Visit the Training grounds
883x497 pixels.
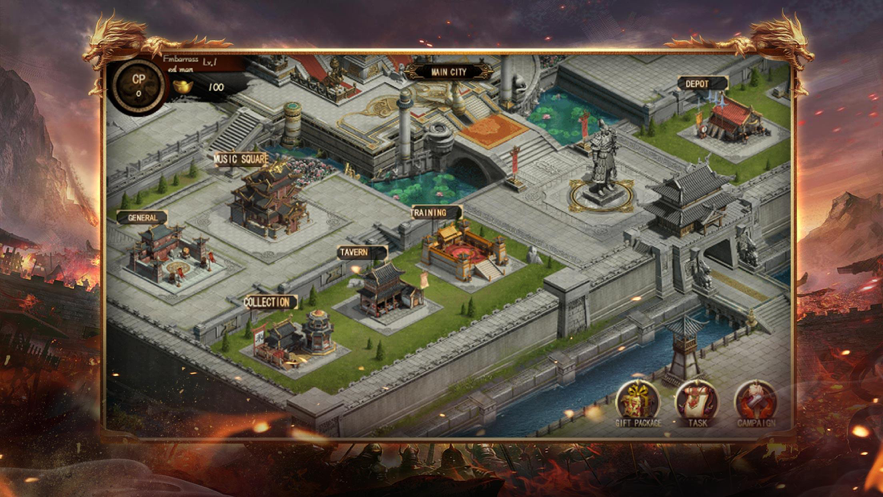point(462,250)
